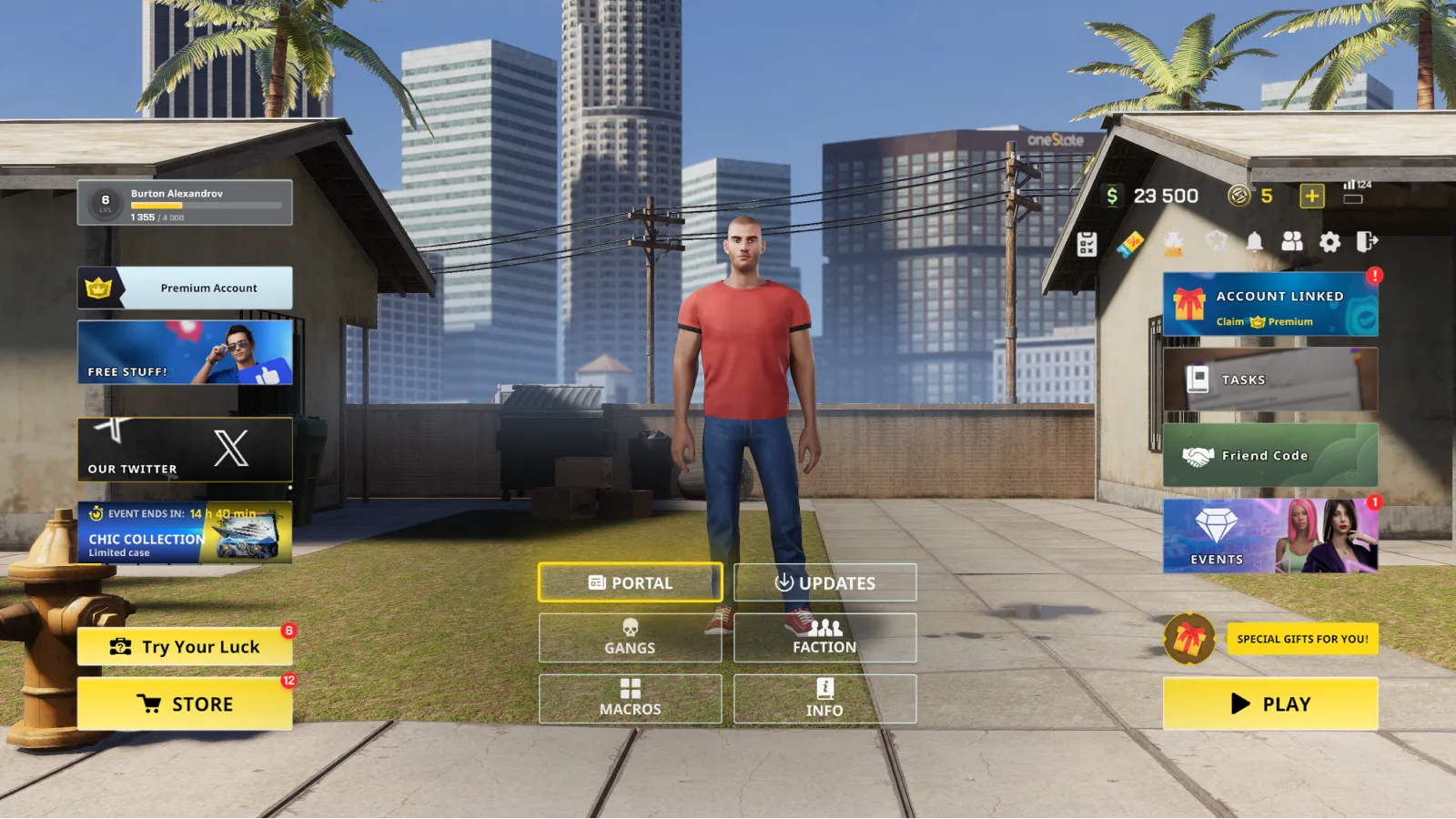Open Try Your Luck
This screenshot has width=1456, height=819.
tap(185, 647)
